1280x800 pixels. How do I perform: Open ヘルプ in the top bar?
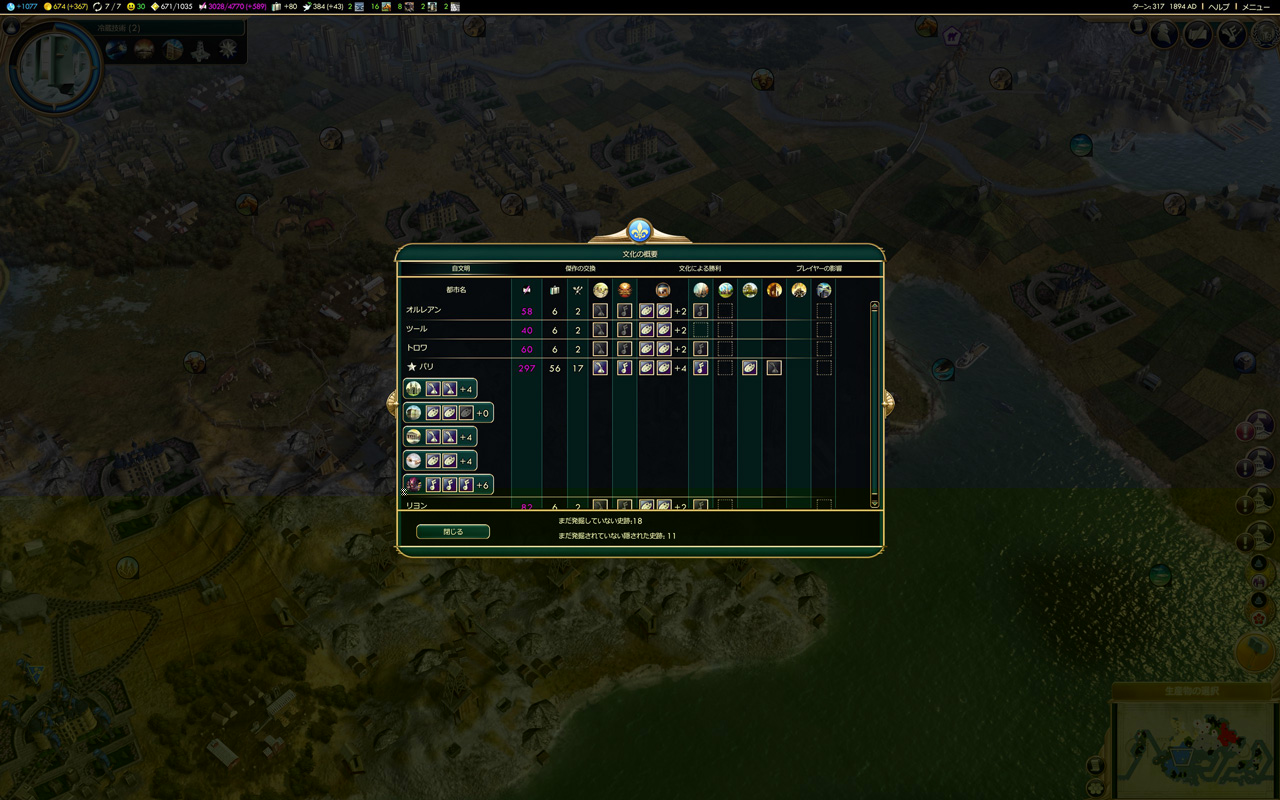click(1219, 7)
